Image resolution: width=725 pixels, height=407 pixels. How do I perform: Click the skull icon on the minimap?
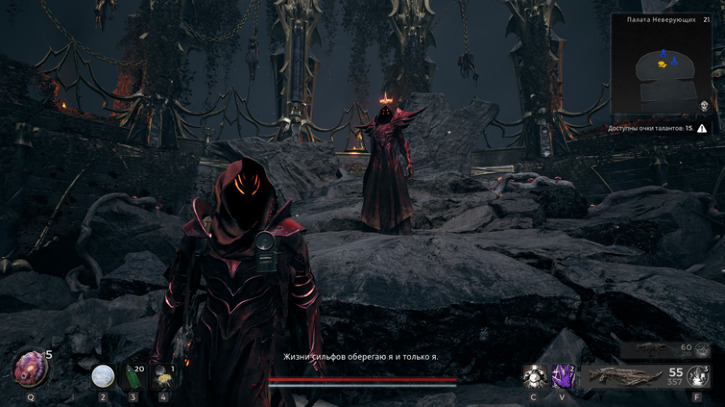pos(703,106)
